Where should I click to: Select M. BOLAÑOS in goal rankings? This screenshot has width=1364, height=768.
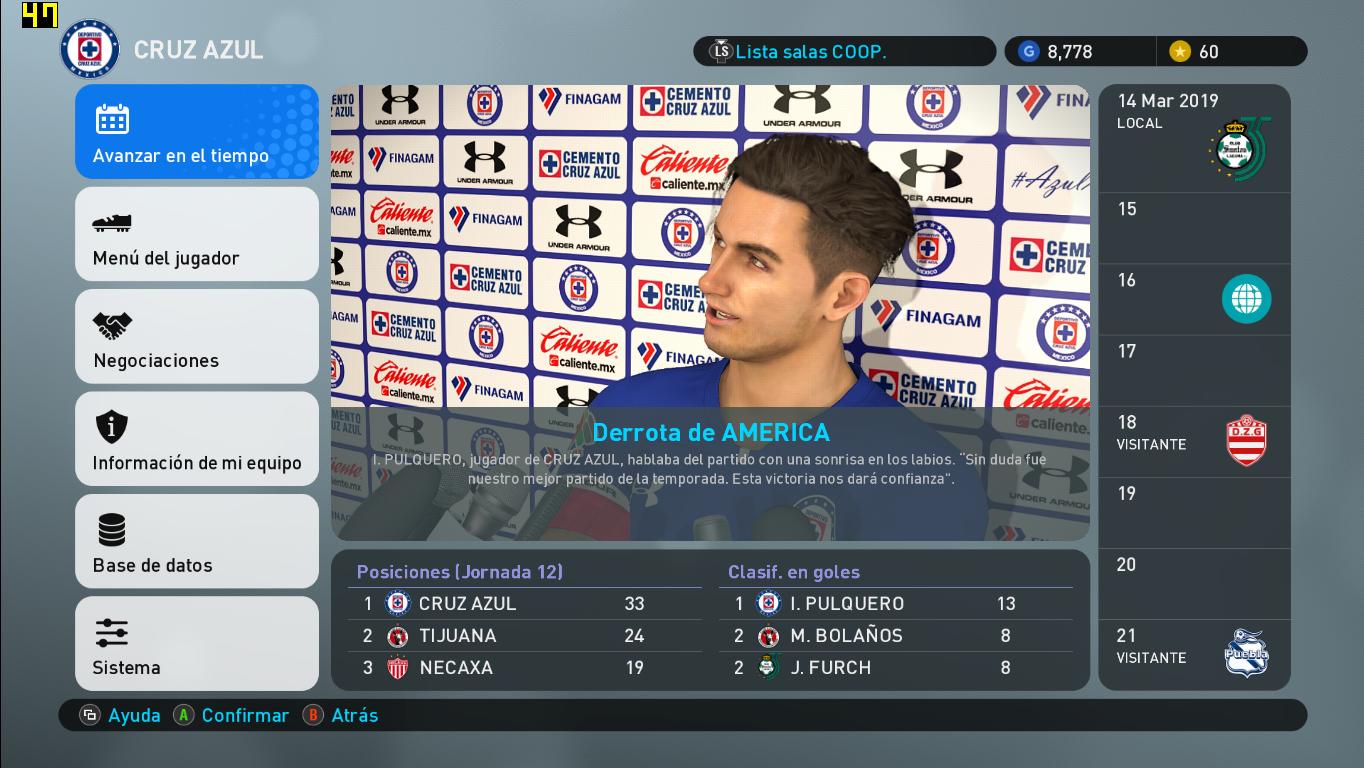point(896,636)
